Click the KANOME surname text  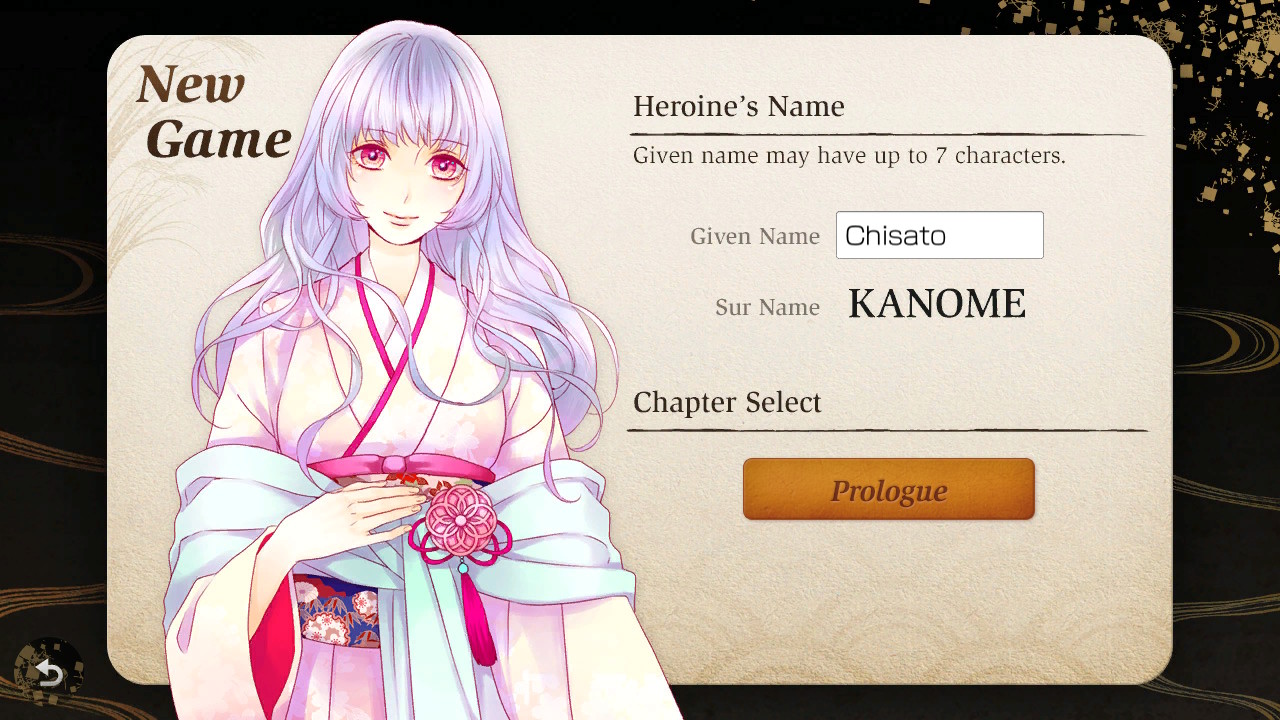tap(936, 303)
